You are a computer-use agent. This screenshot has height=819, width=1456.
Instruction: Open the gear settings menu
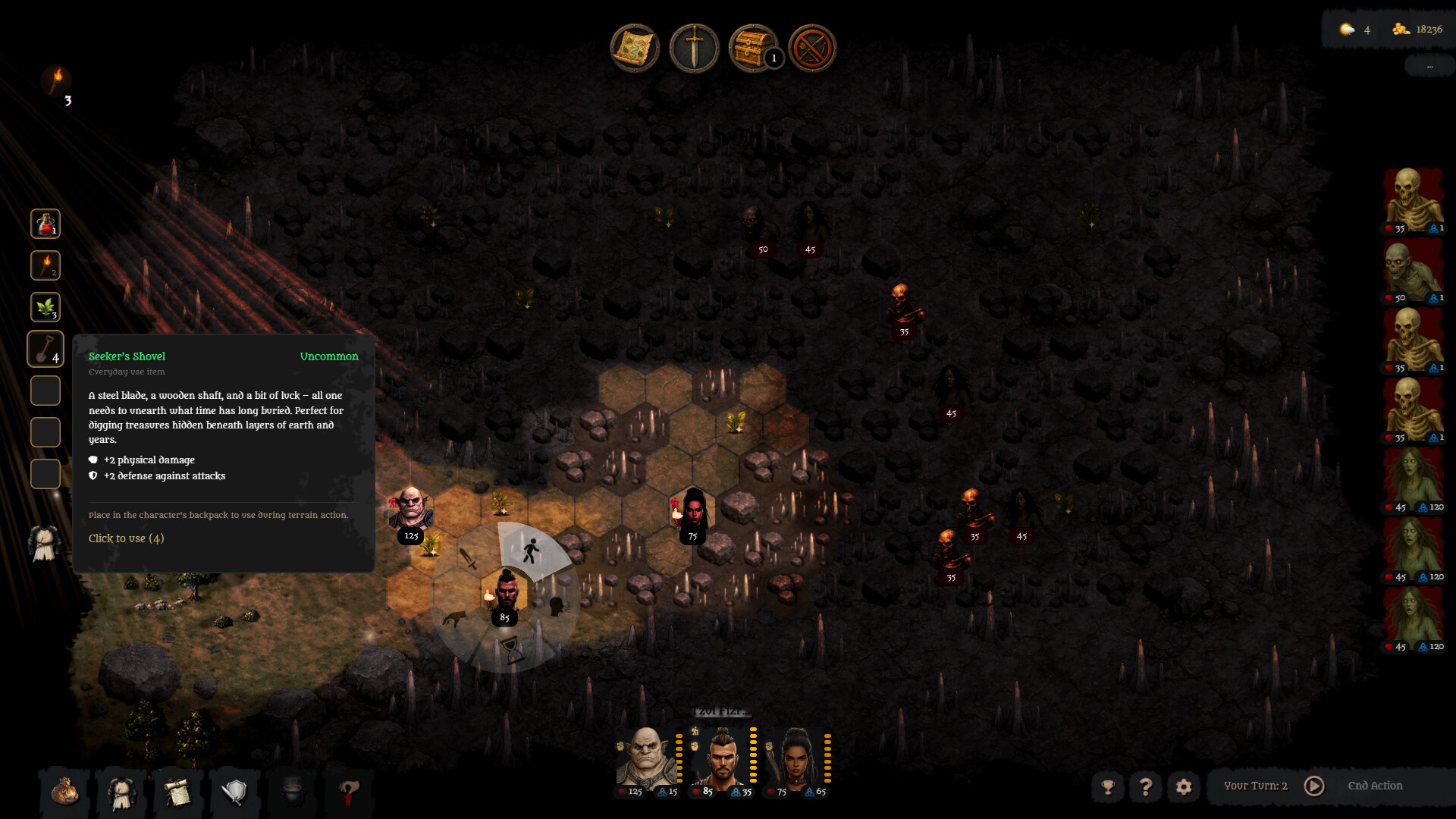pos(1184,787)
